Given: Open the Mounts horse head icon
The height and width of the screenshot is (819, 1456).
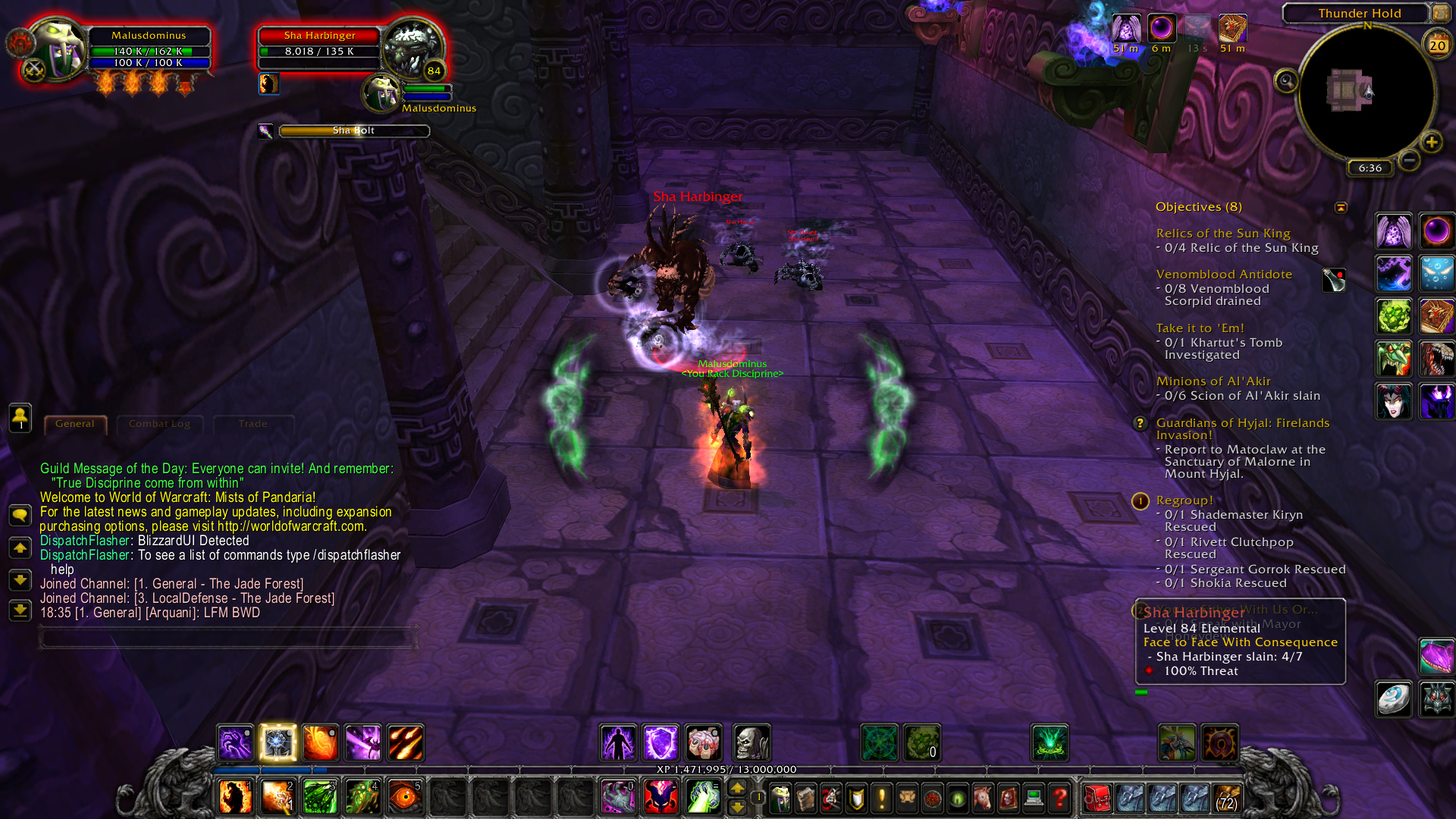Looking at the screenshot, I should [x=981, y=799].
